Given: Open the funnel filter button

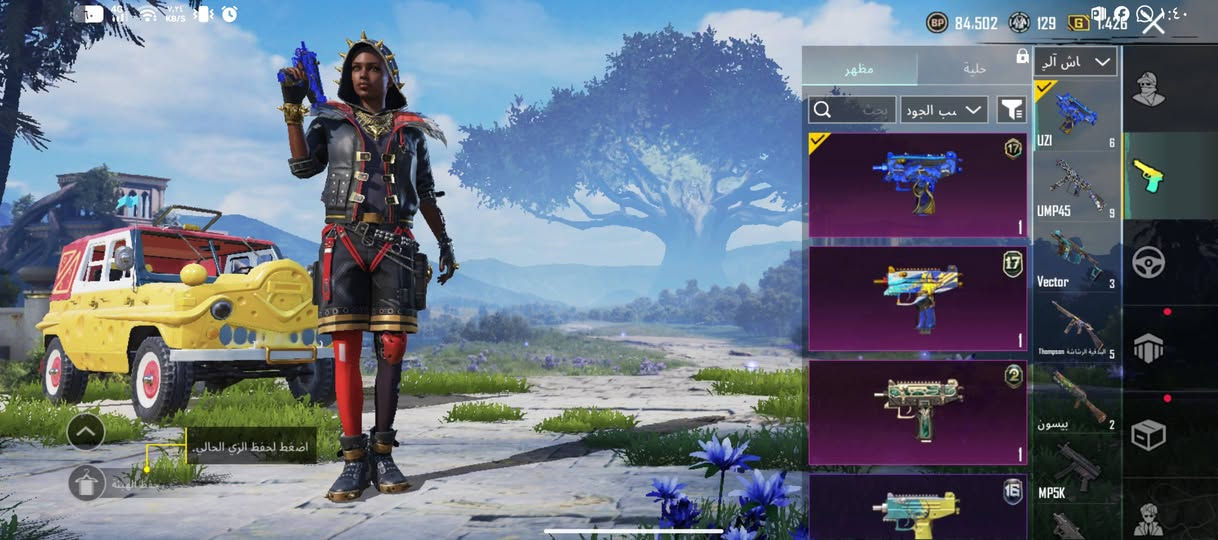Looking at the screenshot, I should point(1011,110).
